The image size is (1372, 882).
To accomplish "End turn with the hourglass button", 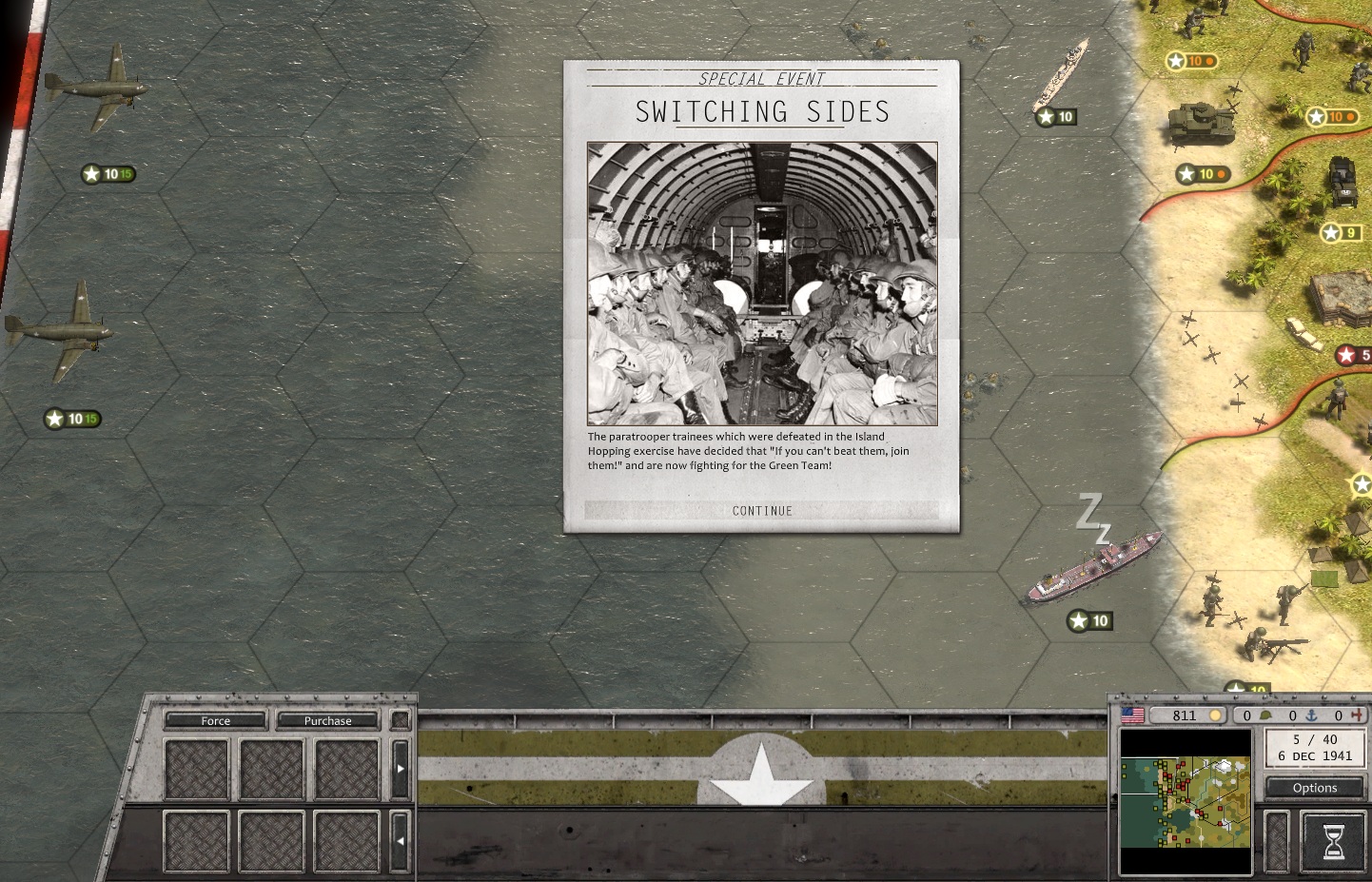I will coord(1333,841).
